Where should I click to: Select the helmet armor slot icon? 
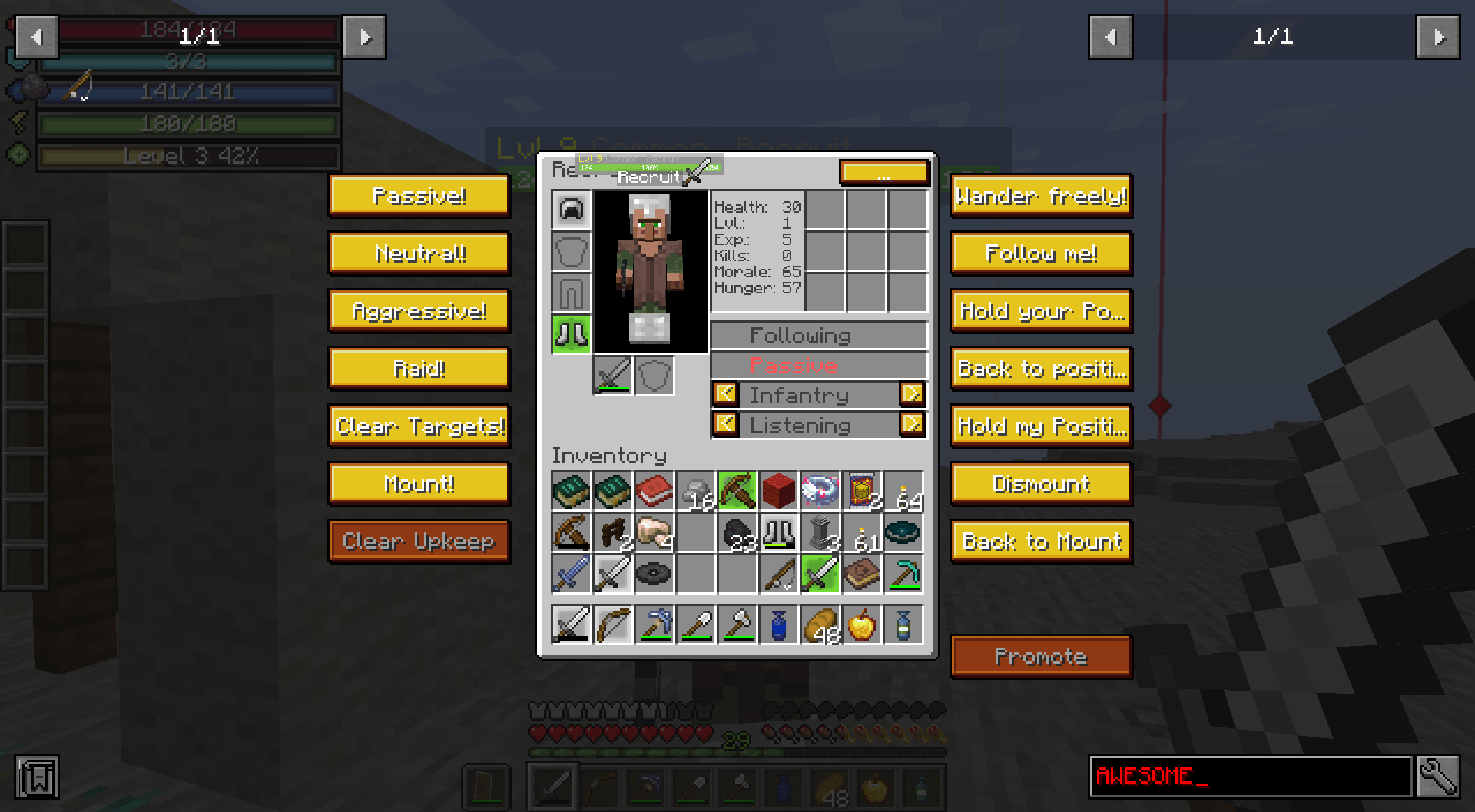click(x=570, y=210)
